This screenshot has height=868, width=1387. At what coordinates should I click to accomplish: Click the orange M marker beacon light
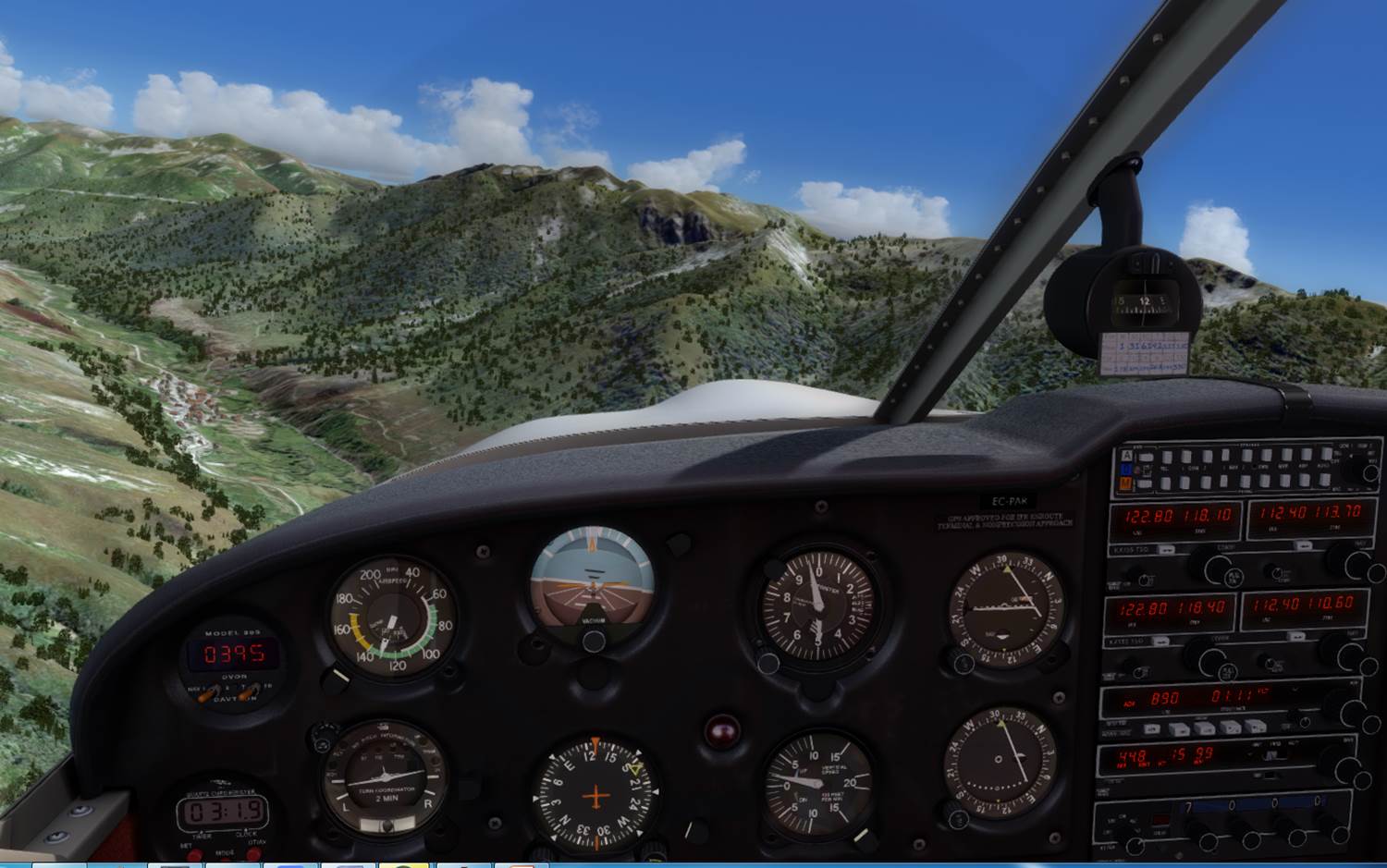(1125, 483)
